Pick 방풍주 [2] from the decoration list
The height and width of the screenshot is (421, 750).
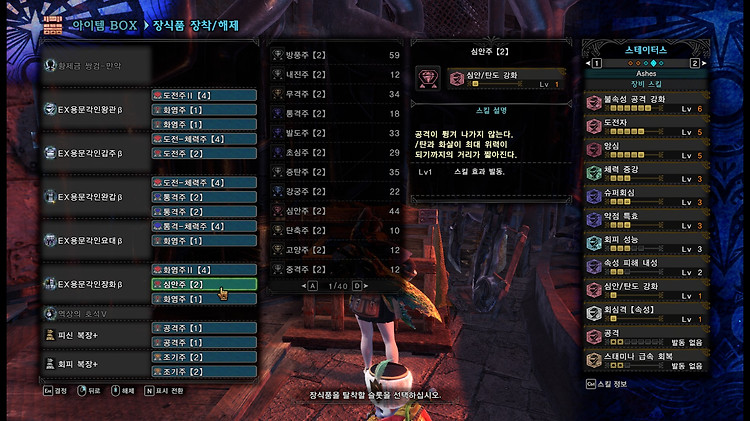[337, 55]
